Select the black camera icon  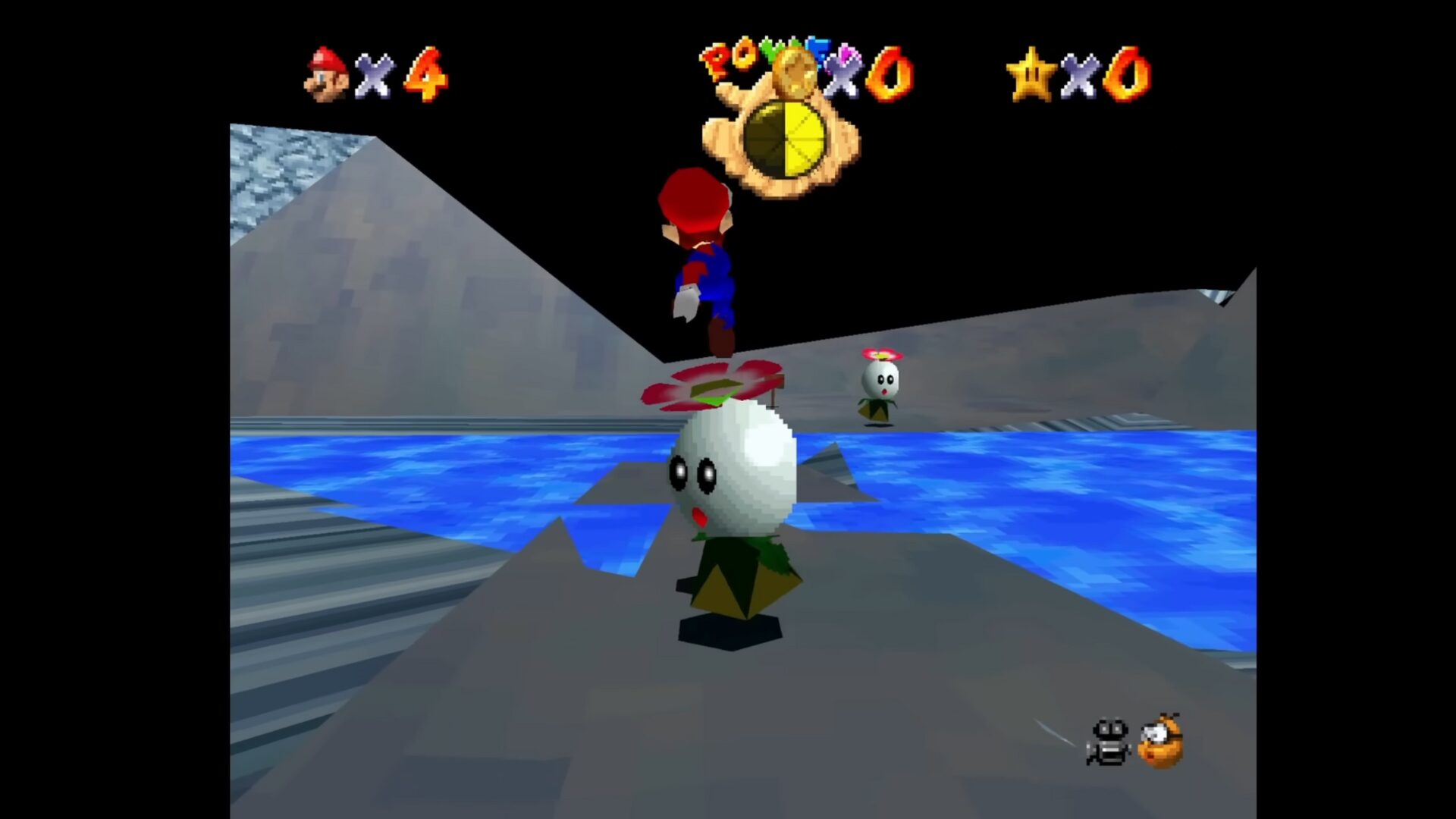tap(1108, 741)
